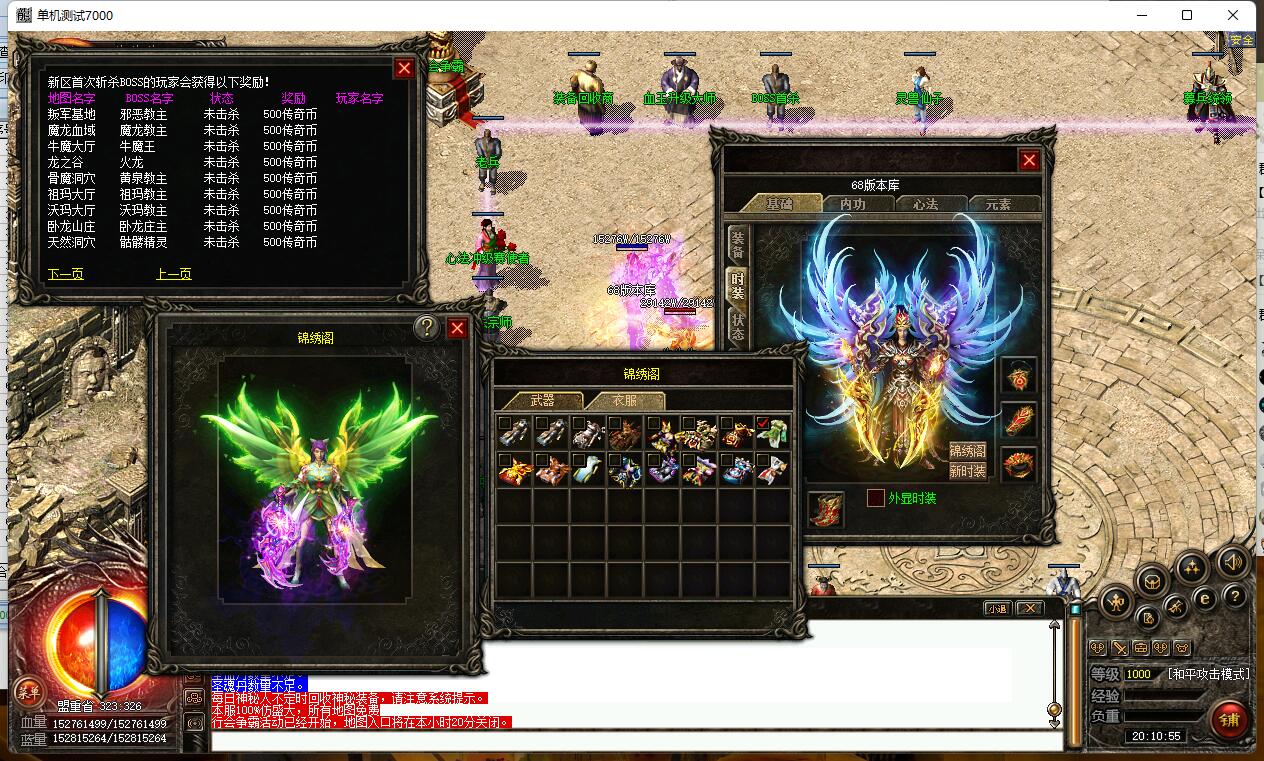Close the 锦绣阁 preview window
The image size is (1264, 761).
coord(457,328)
